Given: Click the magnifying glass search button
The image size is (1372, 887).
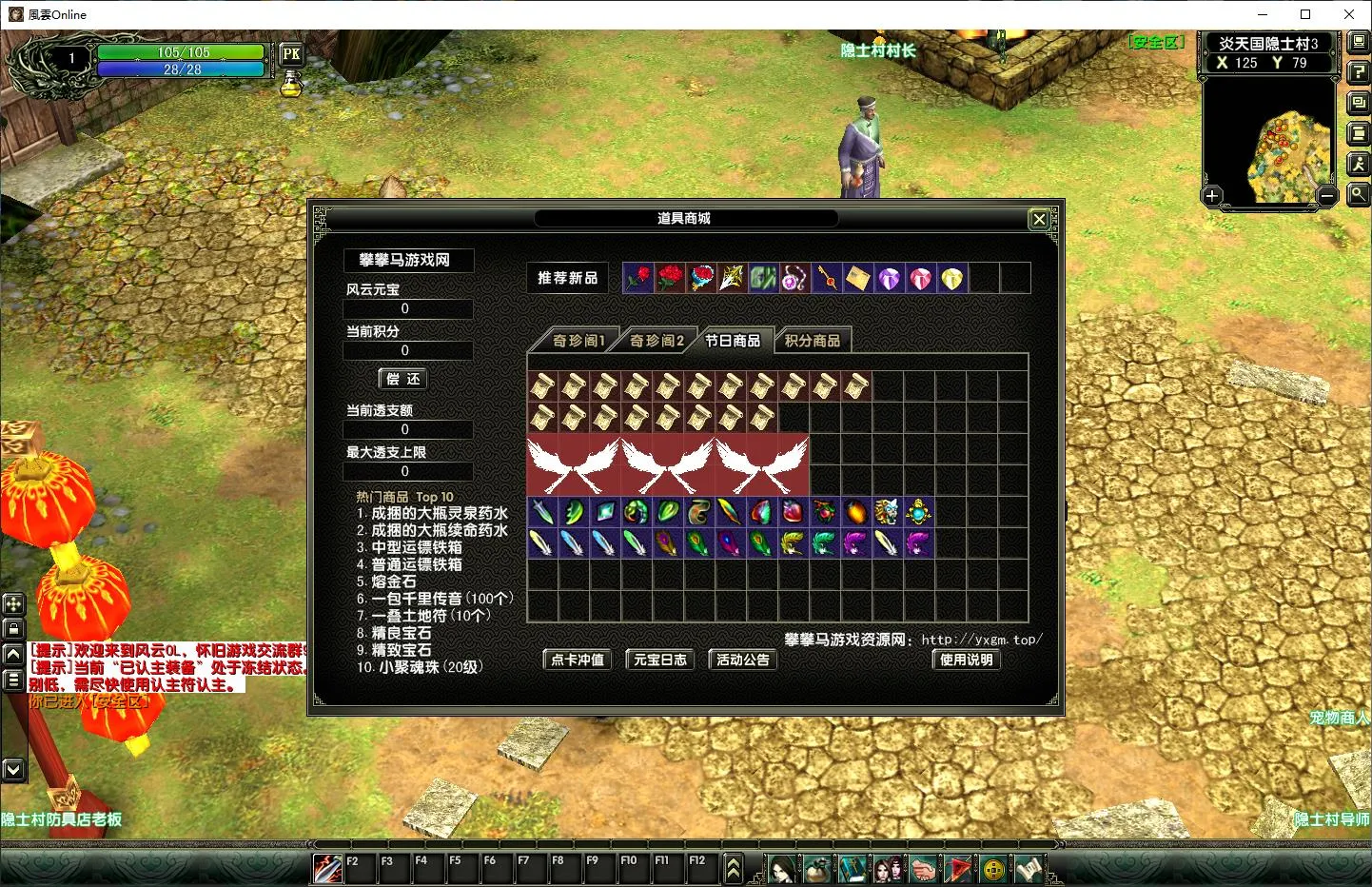Looking at the screenshot, I should (1359, 194).
